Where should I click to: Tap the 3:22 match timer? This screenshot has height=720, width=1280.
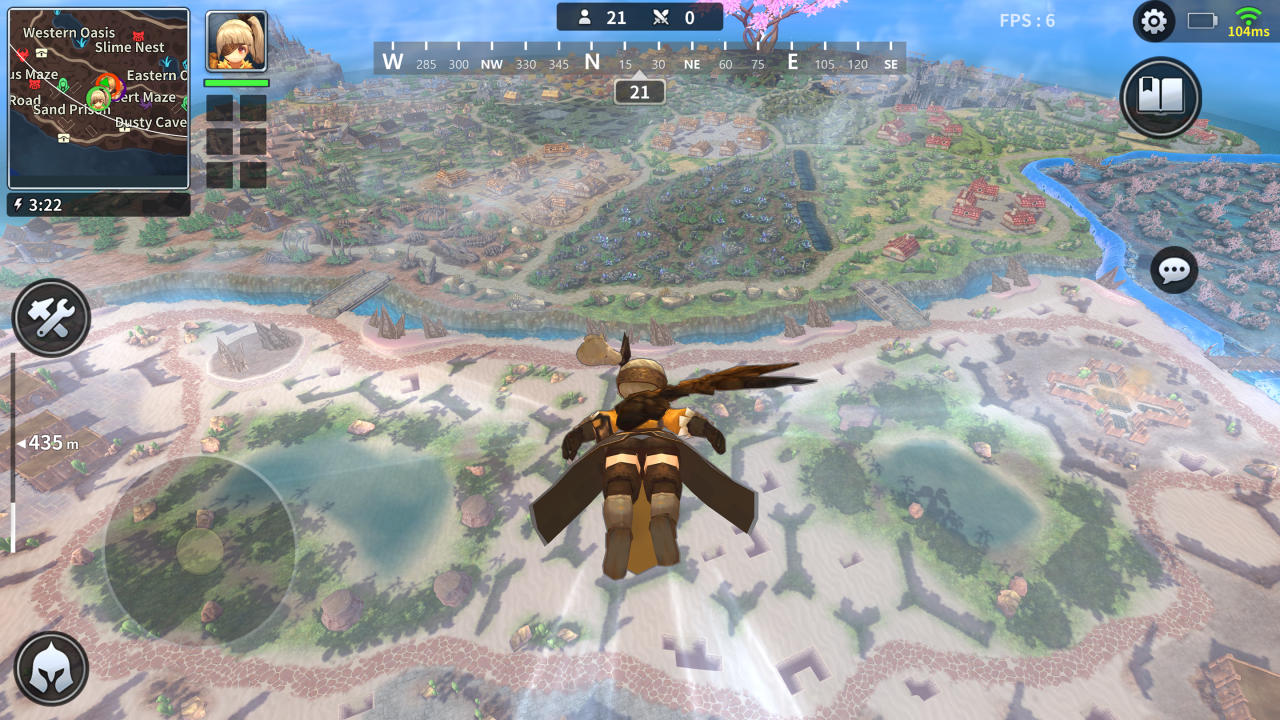click(46, 205)
